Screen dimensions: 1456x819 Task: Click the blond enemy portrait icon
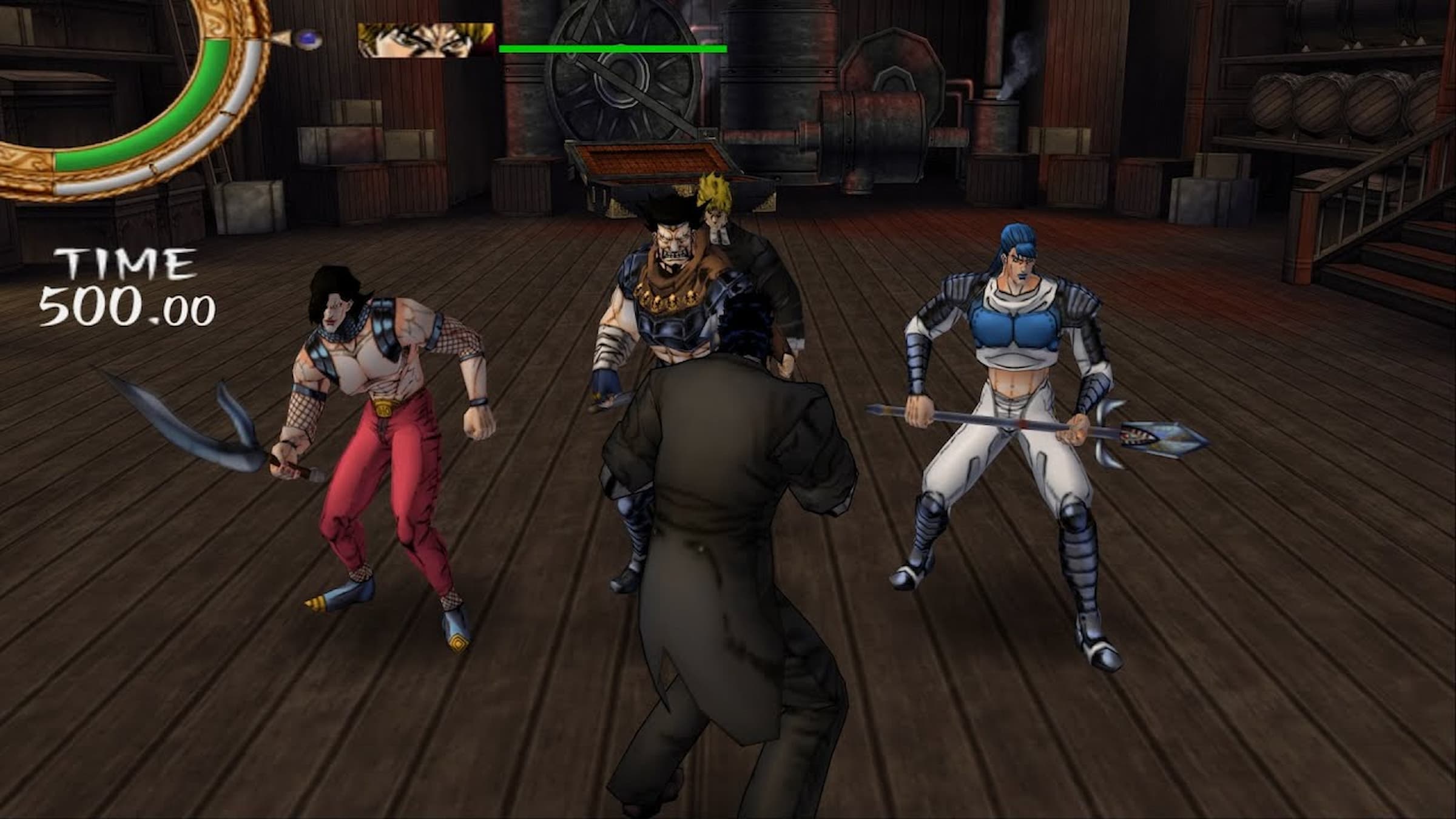click(426, 41)
